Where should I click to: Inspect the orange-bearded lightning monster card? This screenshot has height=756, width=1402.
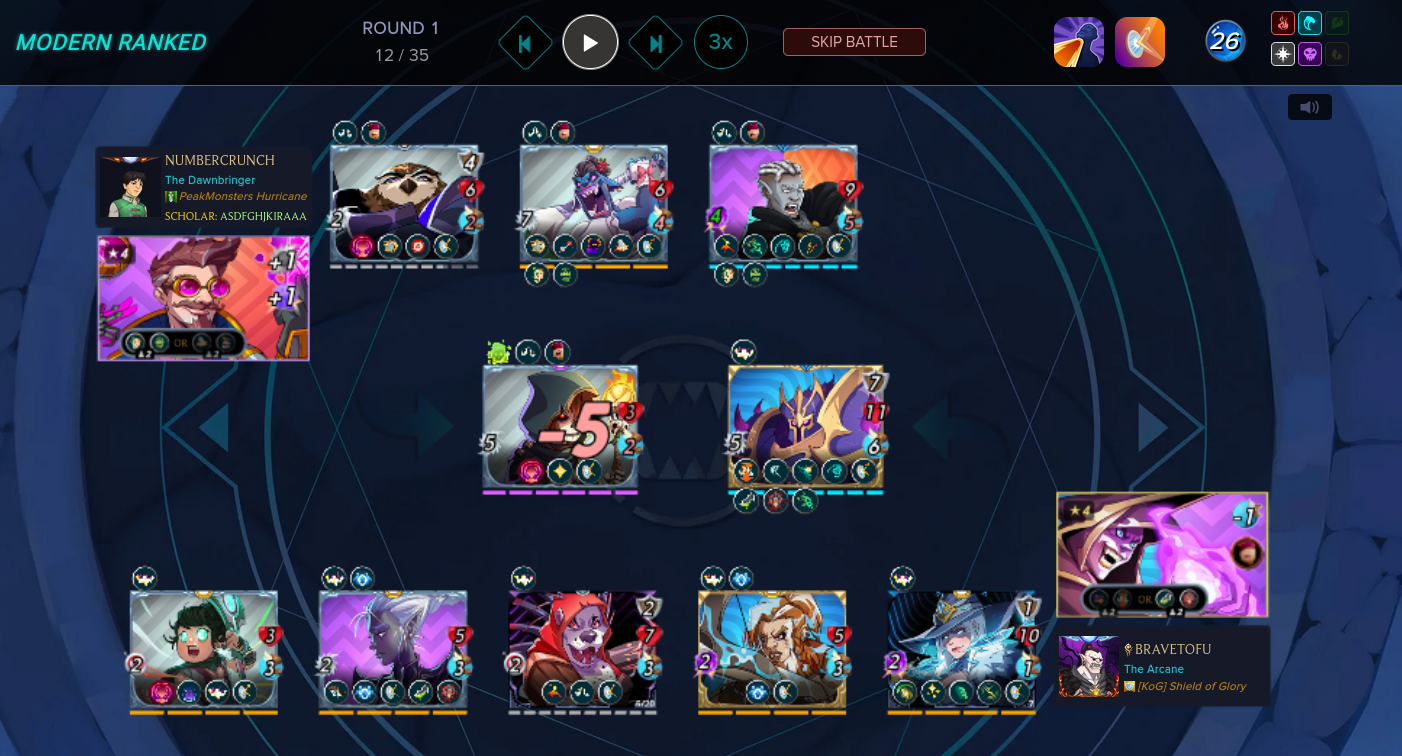[772, 650]
